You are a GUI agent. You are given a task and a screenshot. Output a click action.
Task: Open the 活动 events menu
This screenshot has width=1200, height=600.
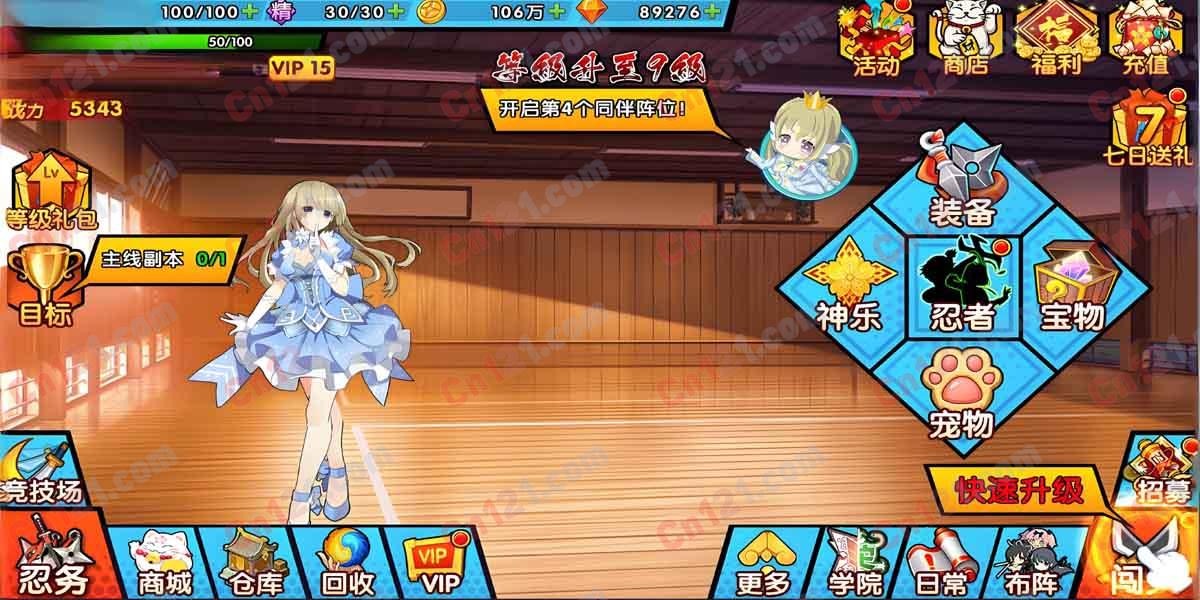(x=875, y=40)
